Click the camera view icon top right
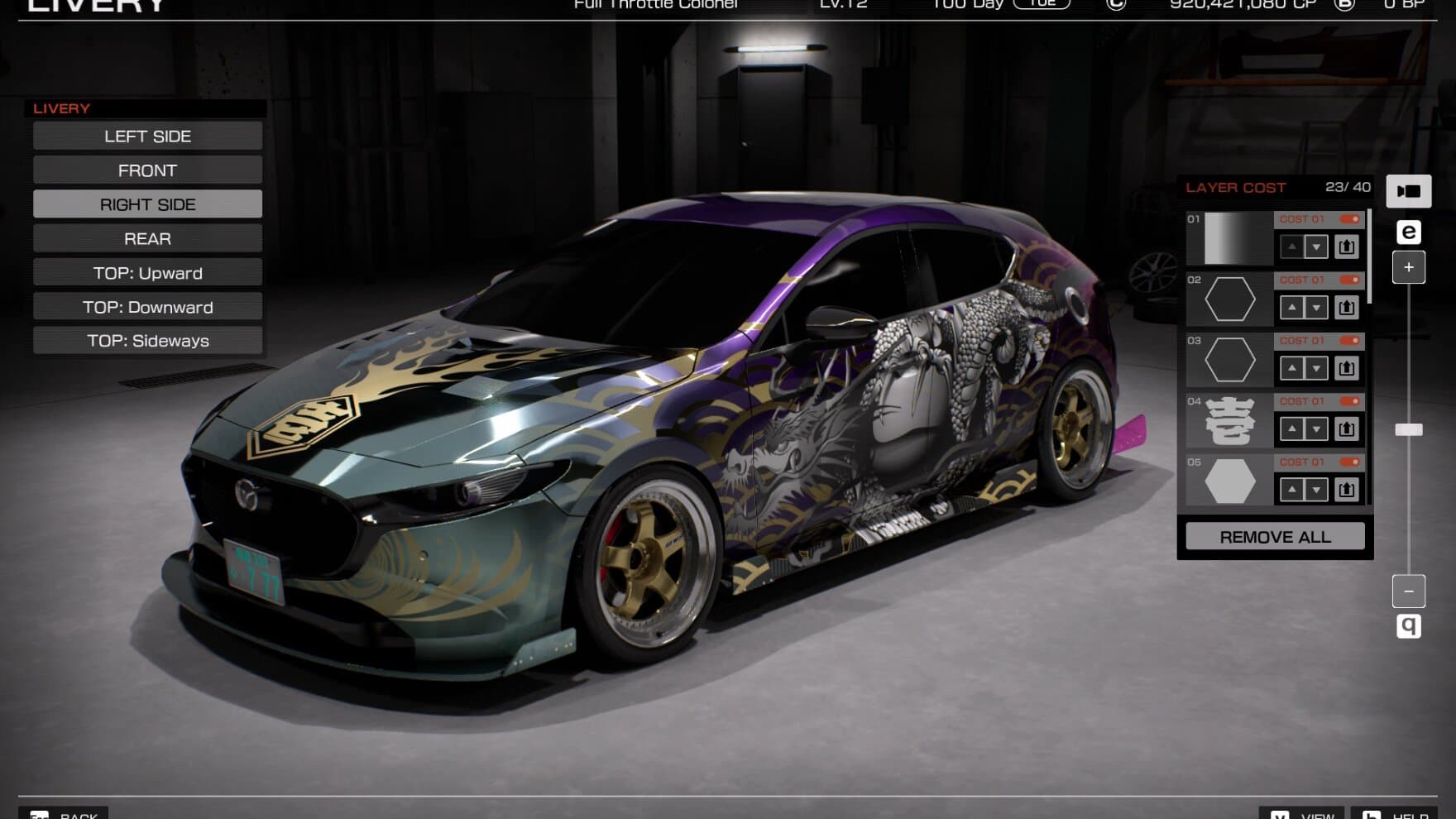Viewport: 1456px width, 819px height. pyautogui.click(x=1409, y=191)
